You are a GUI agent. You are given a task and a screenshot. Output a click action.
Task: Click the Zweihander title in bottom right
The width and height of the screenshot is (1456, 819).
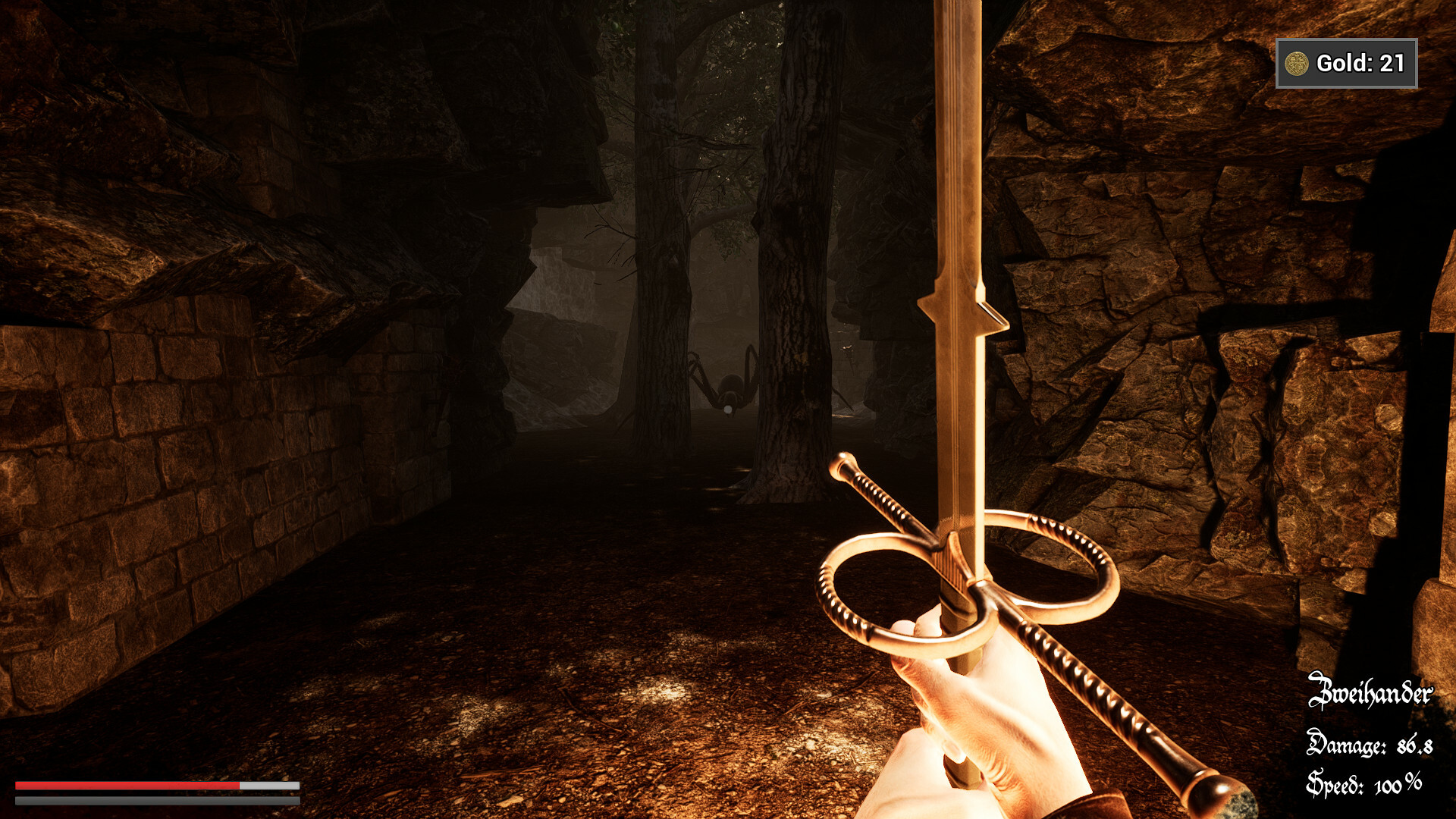1371,692
